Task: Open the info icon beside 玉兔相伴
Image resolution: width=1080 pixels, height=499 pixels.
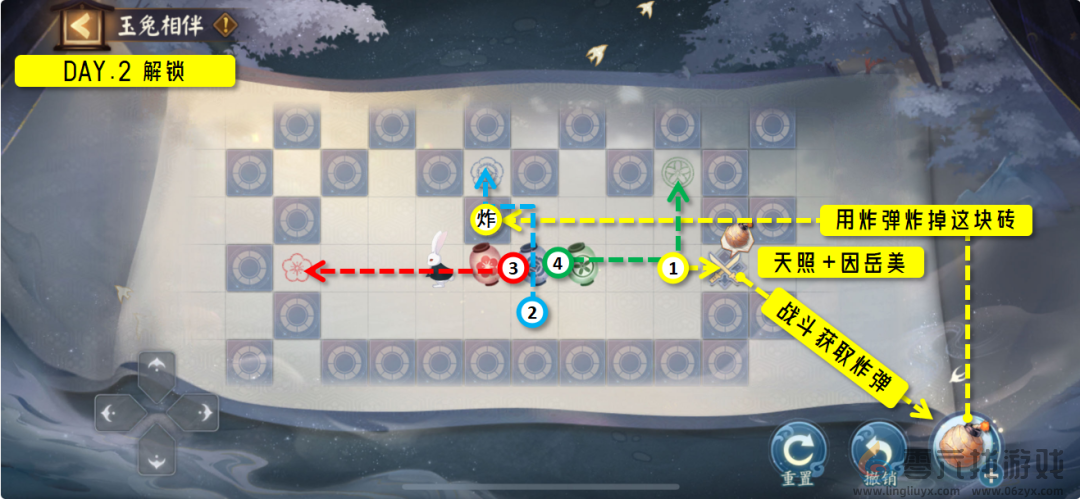Action: [x=227, y=25]
